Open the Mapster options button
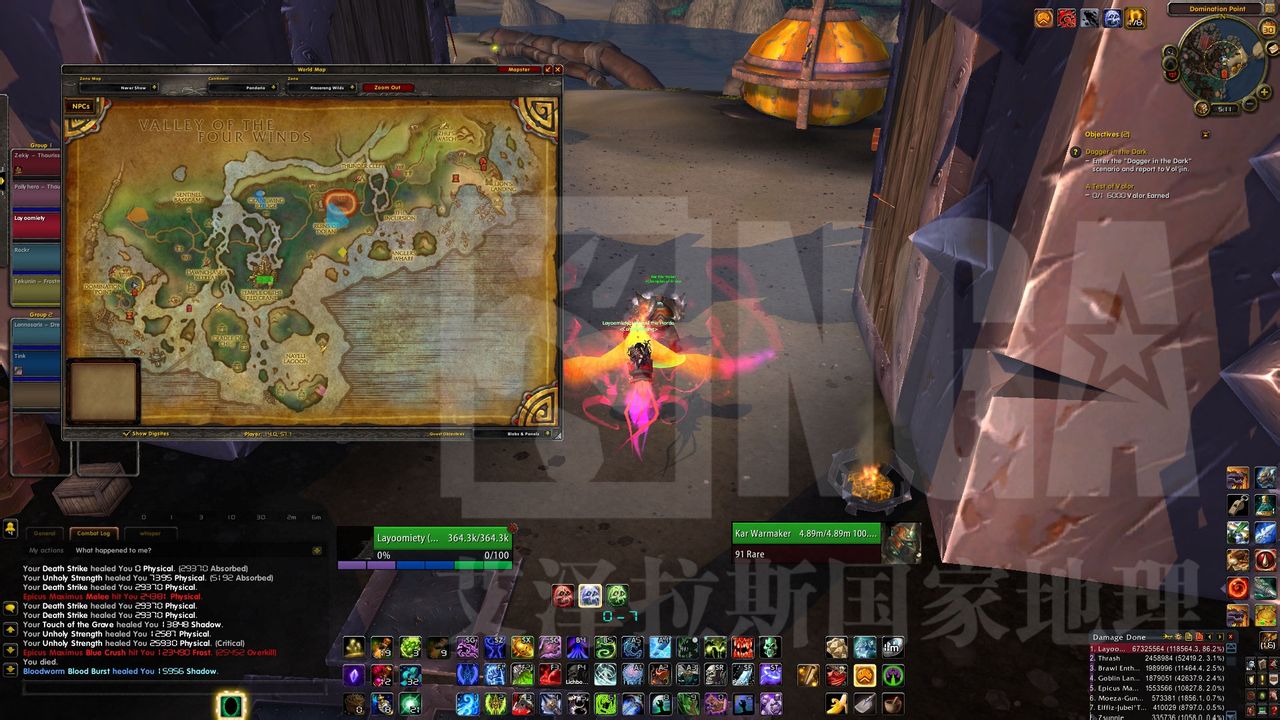This screenshot has width=1280, height=720. [x=519, y=70]
